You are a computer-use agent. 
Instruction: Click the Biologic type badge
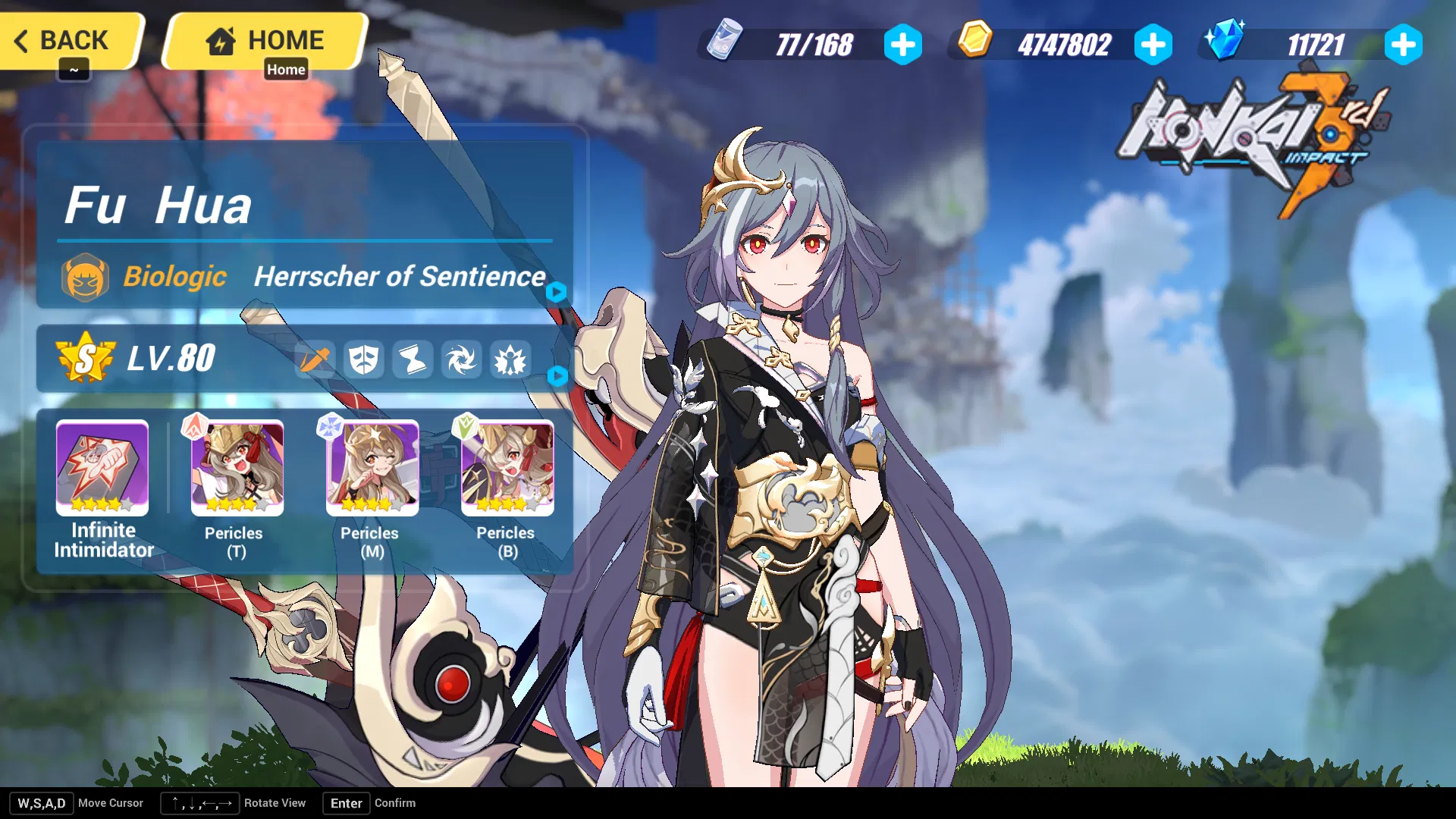[86, 277]
